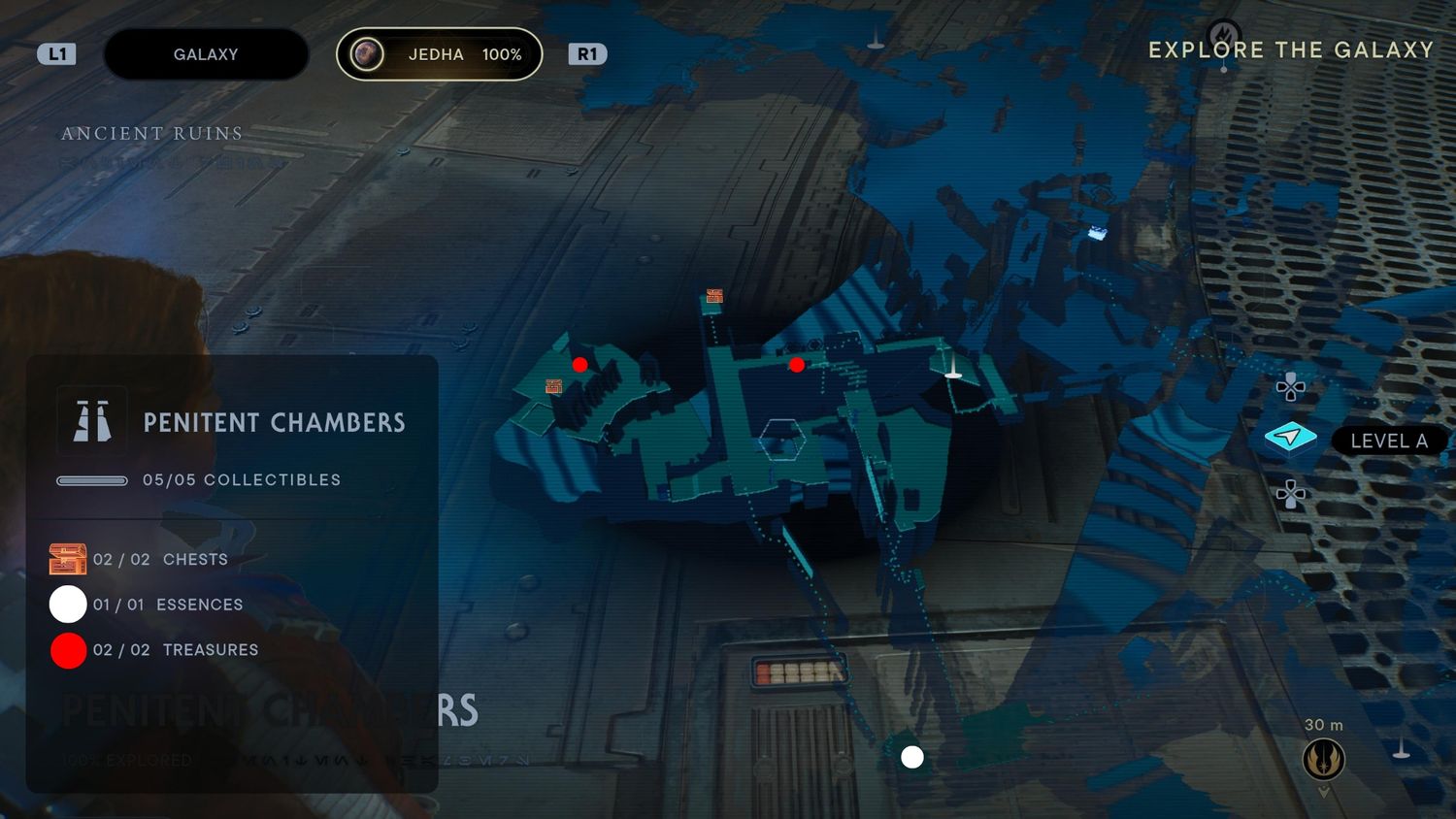Screen dimensions: 1456x819
Task: Click the red treasure marker beside the hexagon room
Action: click(797, 365)
